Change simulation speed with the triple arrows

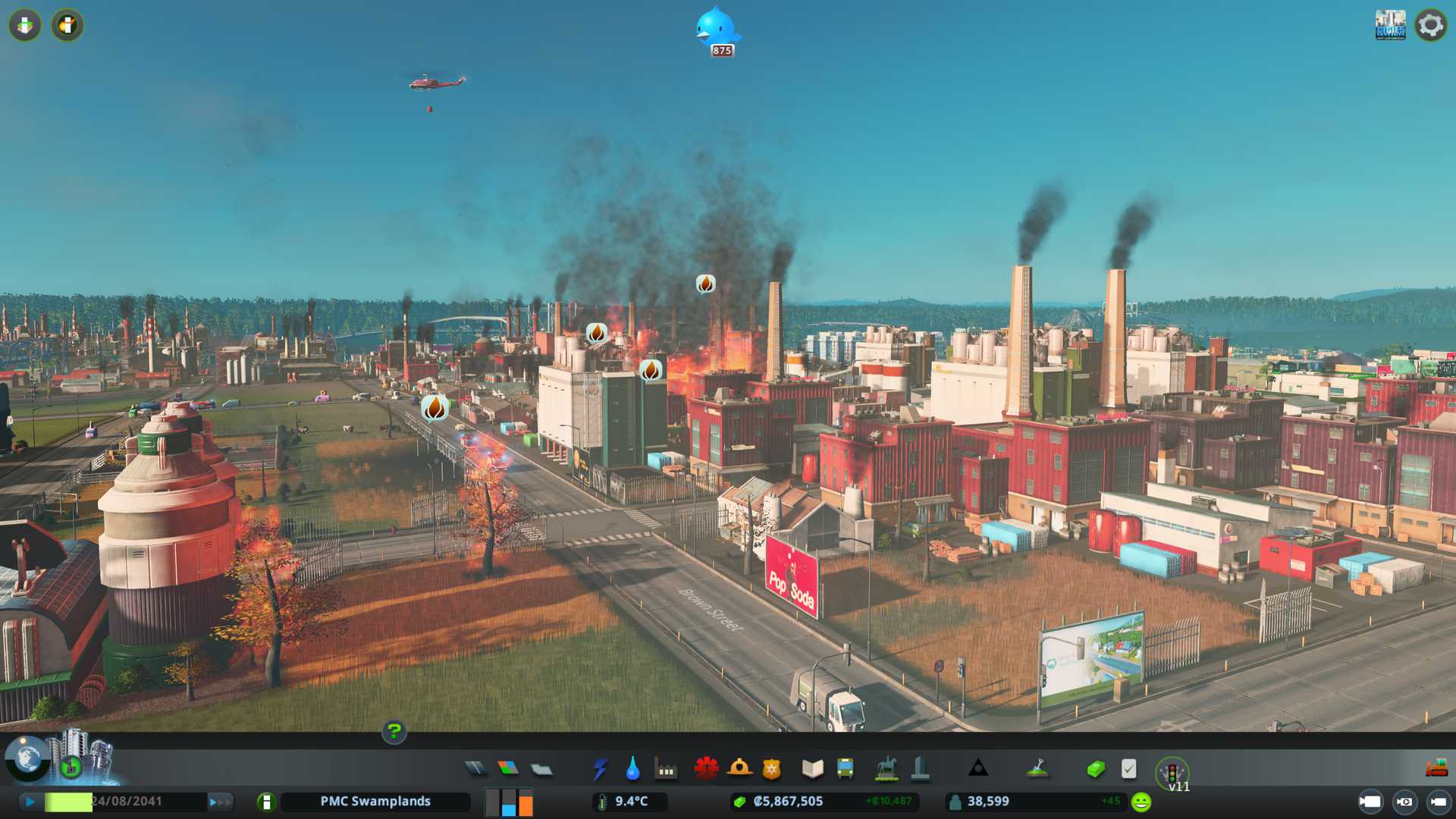(220, 802)
